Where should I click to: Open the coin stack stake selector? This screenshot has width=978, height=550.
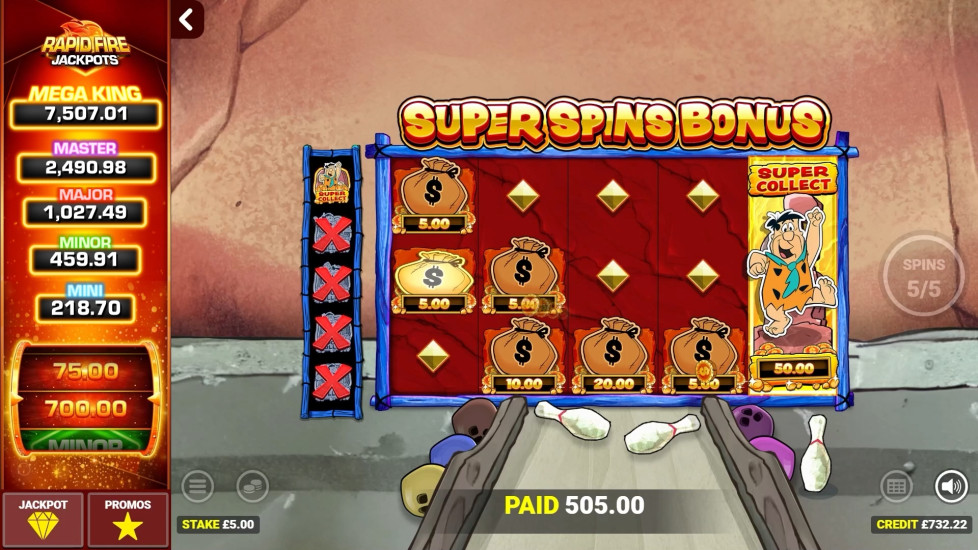click(252, 487)
